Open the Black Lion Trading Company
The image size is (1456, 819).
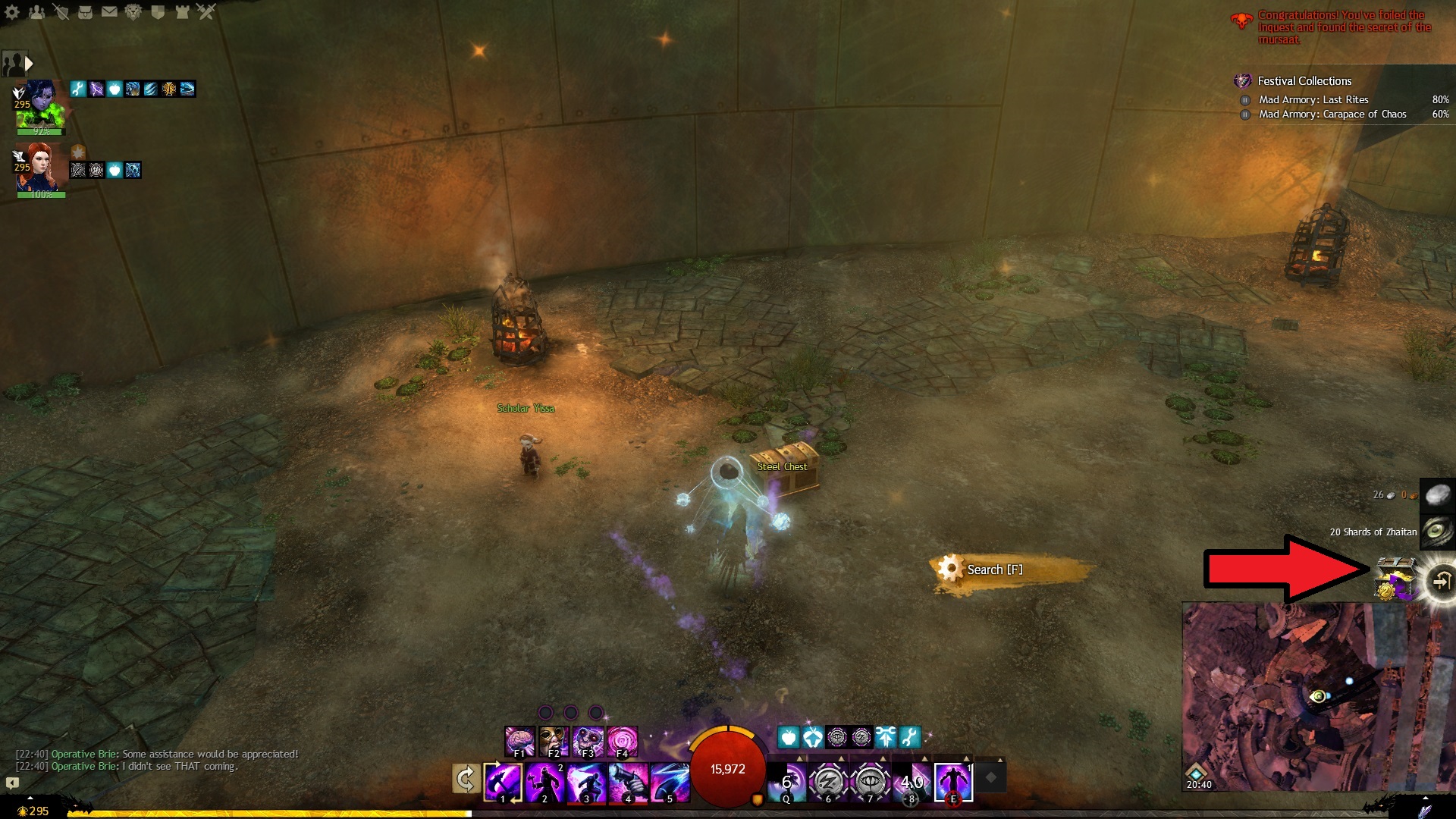133,11
